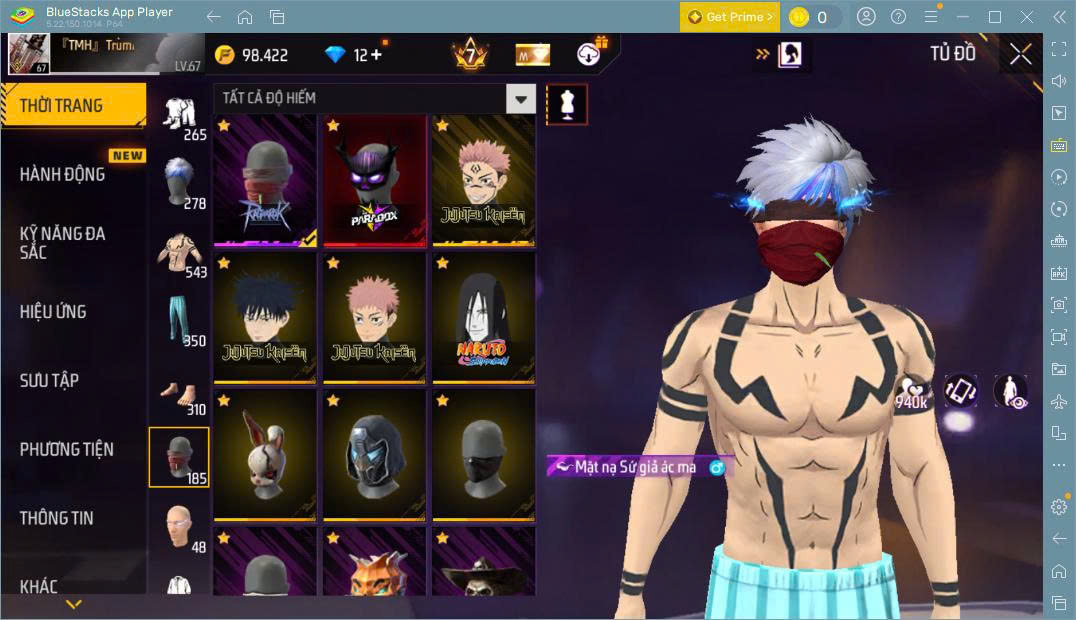The height and width of the screenshot is (620, 1076).
Task: Click the BlueStacks Get Prime button
Action: click(729, 17)
